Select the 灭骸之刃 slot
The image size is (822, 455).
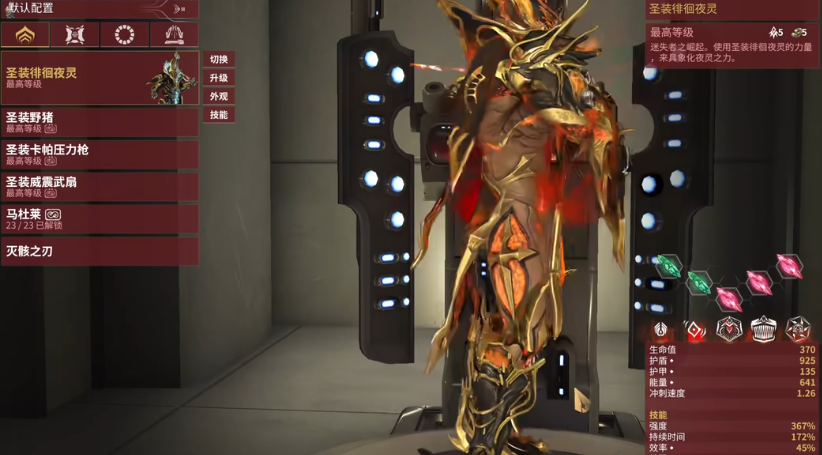[98, 251]
